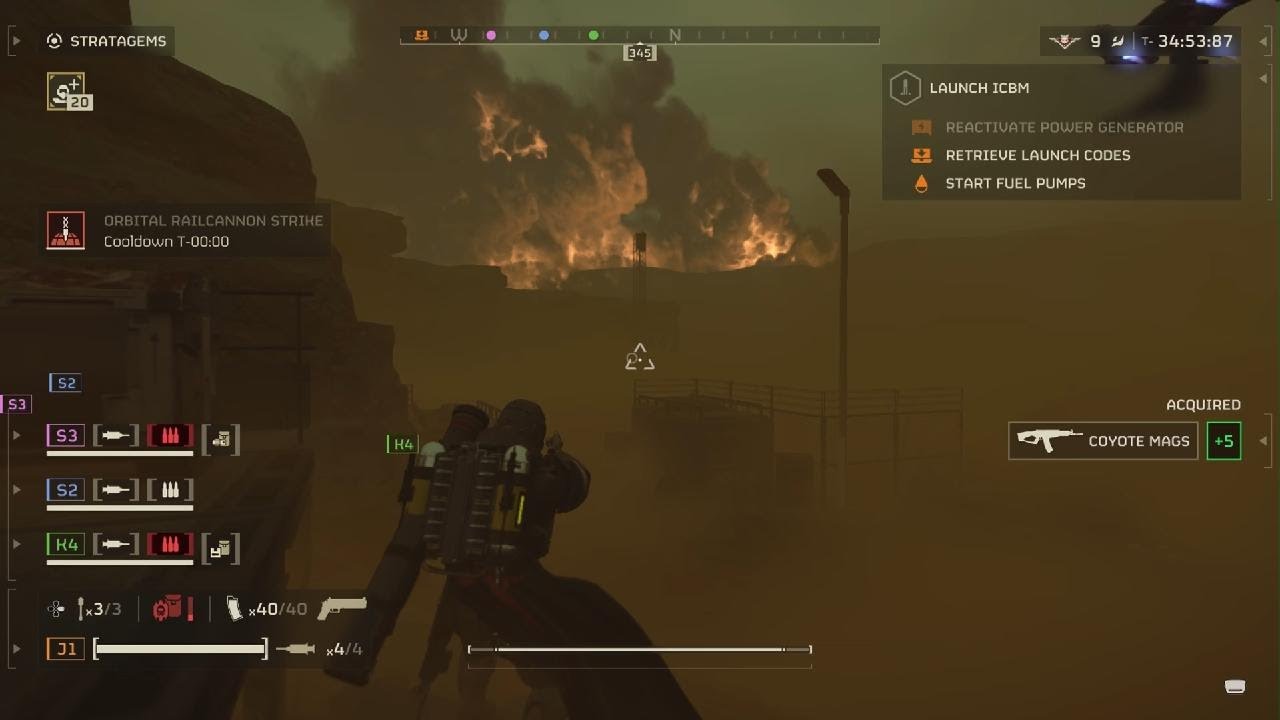
Task: Click the red backpack warning icon
Action: (x=172, y=608)
